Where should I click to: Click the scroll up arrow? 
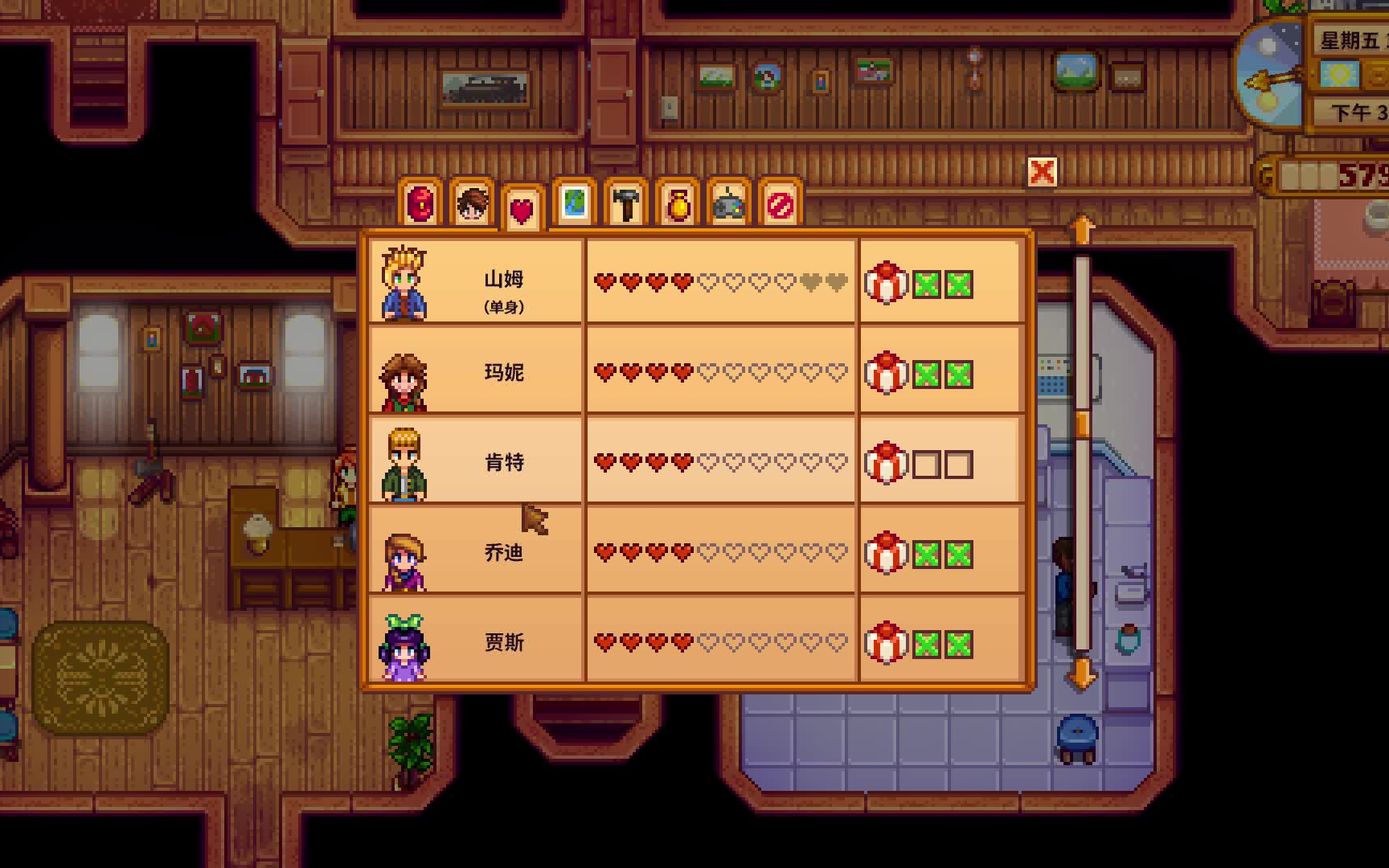click(1082, 231)
